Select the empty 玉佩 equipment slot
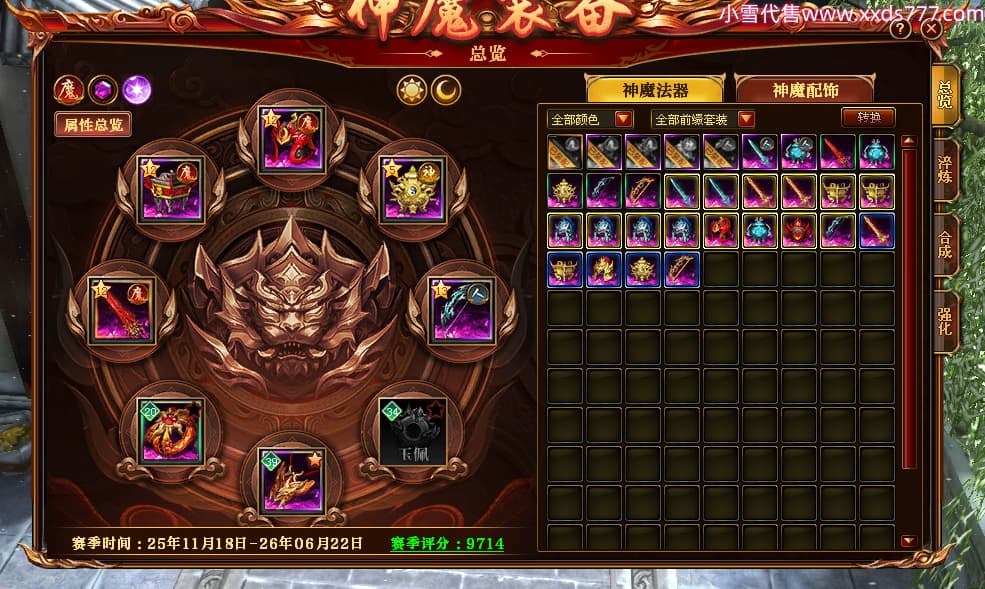Viewport: 985px width, 589px height. pyautogui.click(x=412, y=432)
